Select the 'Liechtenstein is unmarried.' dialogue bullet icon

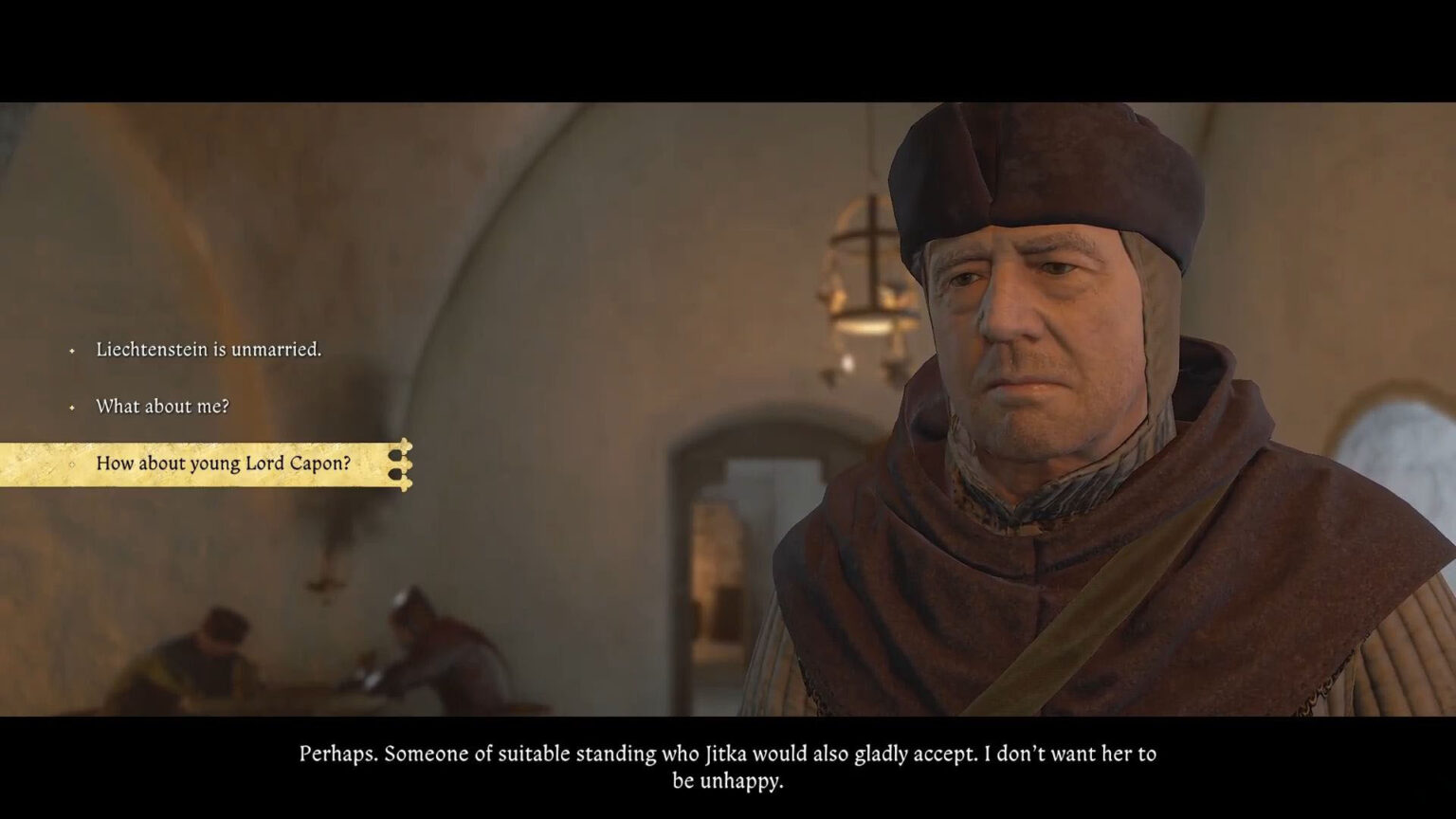pyautogui.click(x=72, y=349)
